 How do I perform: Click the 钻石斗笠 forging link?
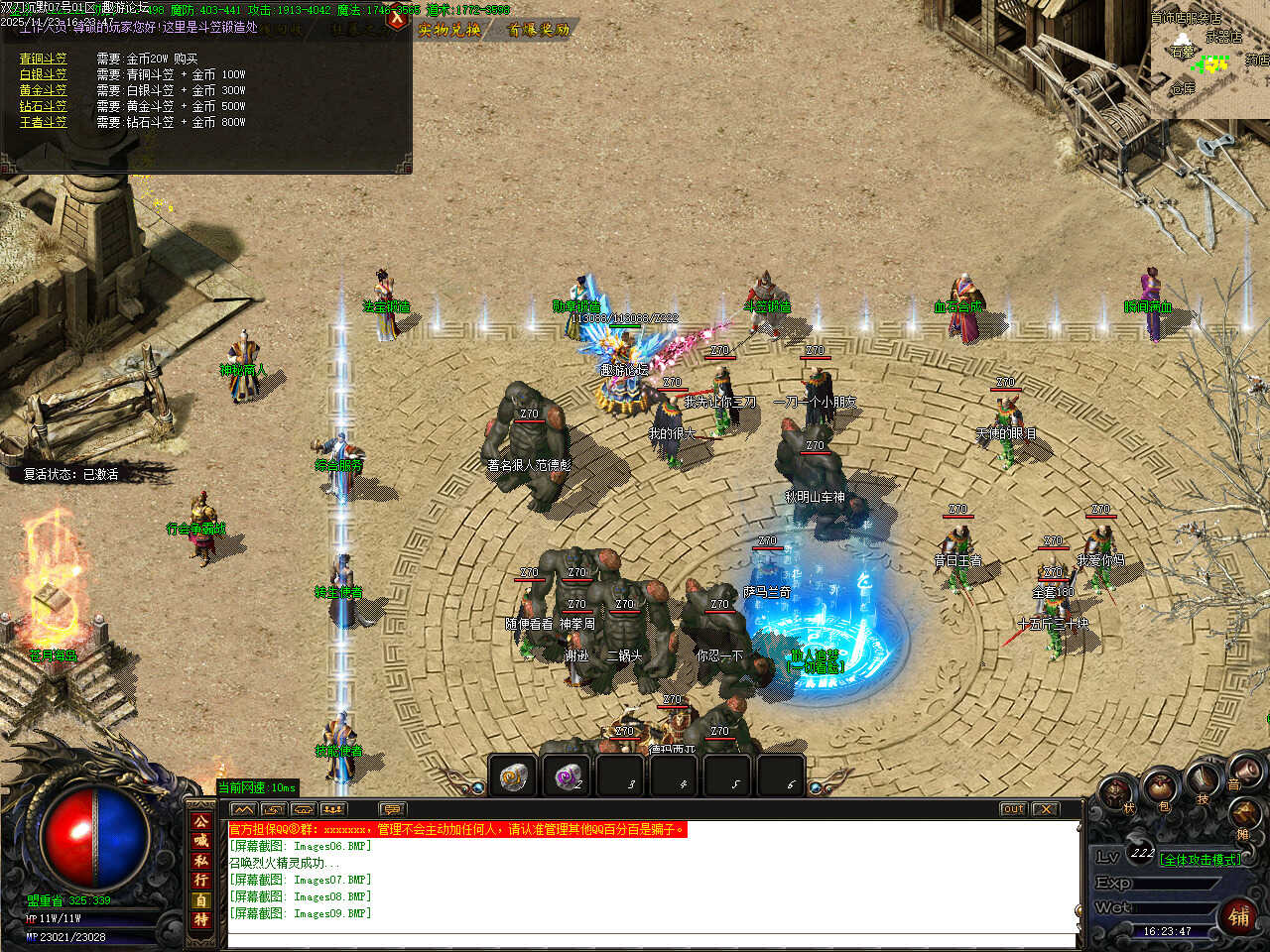pos(44,106)
